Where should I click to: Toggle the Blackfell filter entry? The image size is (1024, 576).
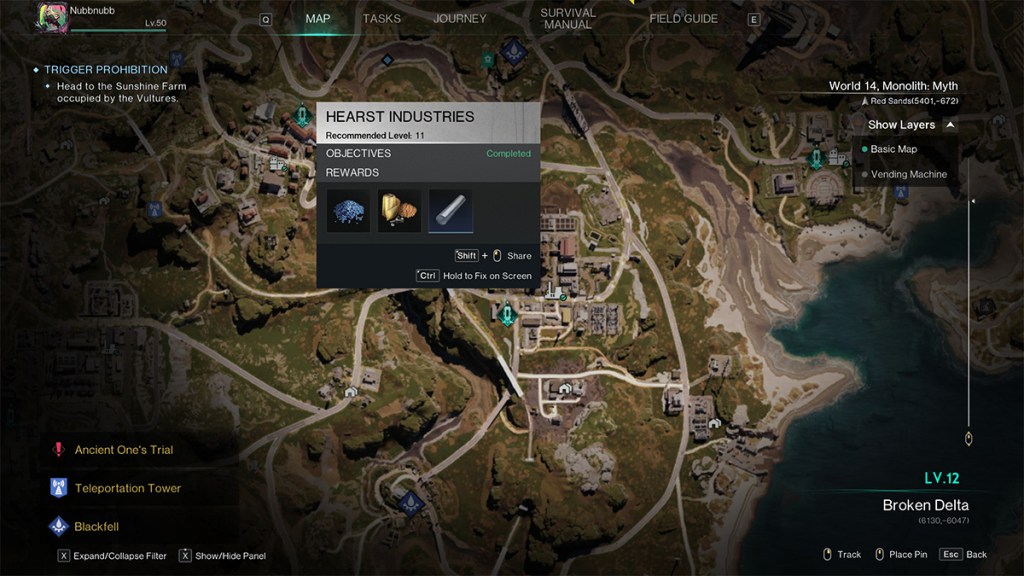97,526
